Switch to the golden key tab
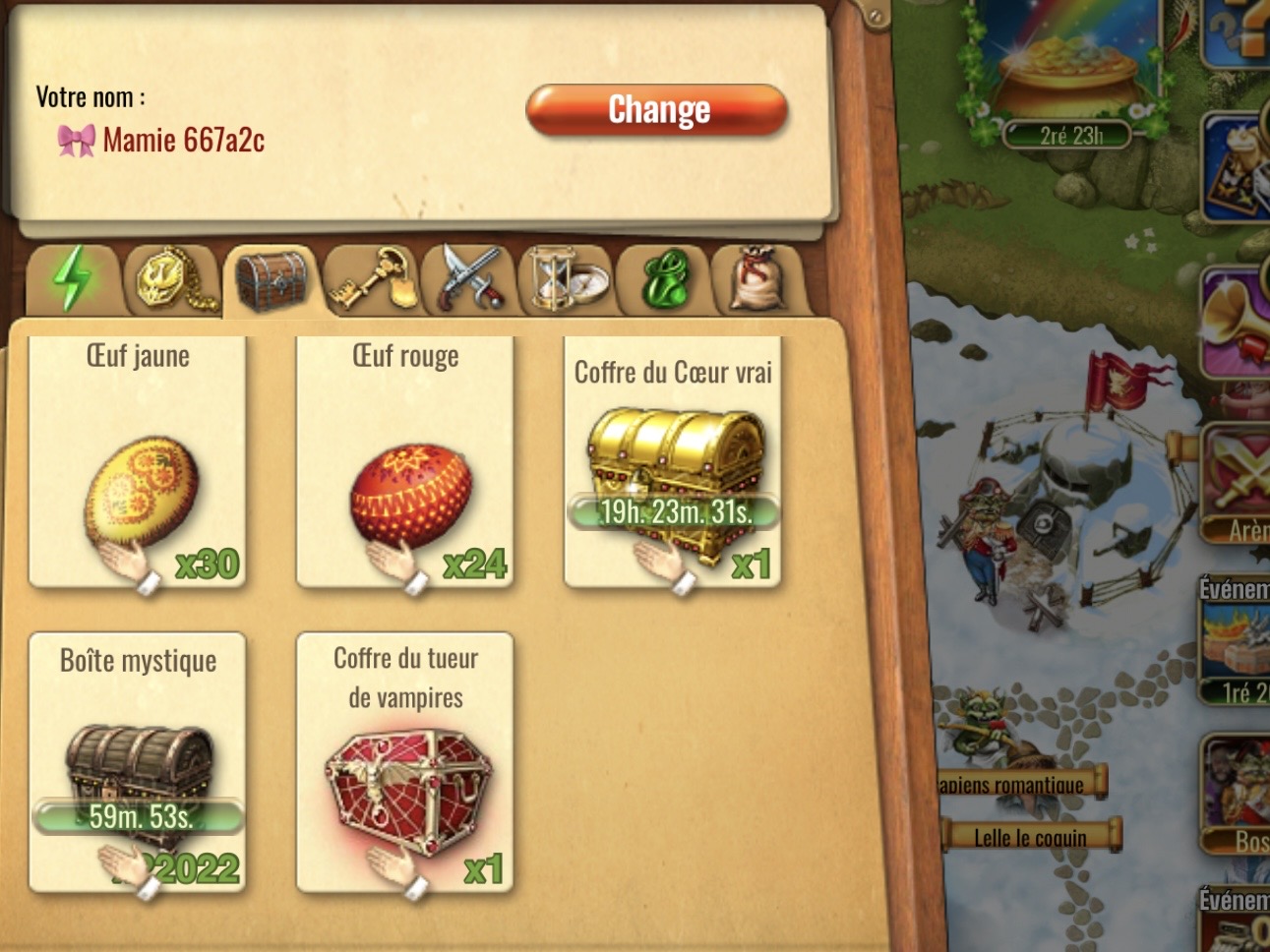 coord(371,279)
